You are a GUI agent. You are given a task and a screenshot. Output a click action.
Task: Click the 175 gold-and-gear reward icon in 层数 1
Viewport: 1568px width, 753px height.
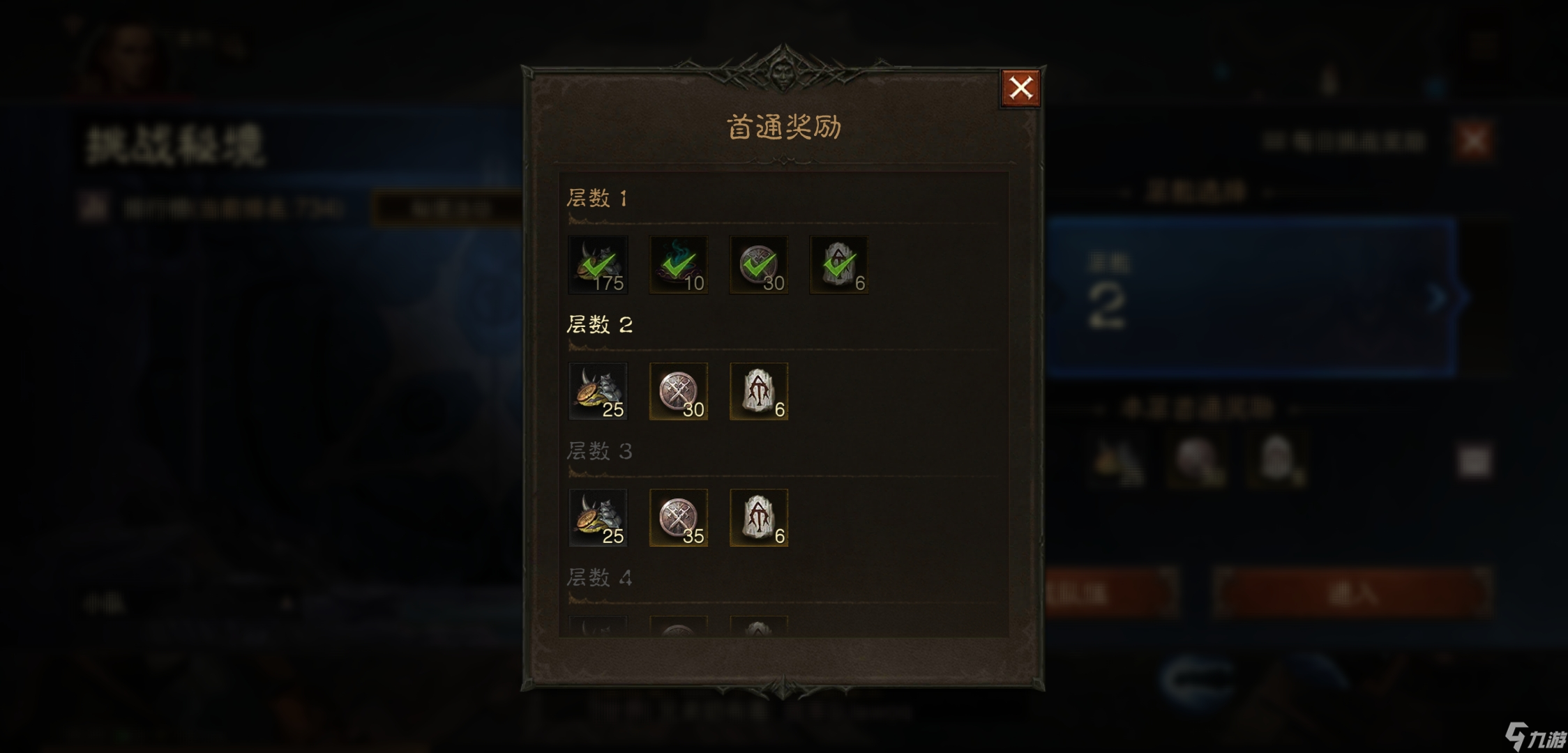(x=598, y=265)
